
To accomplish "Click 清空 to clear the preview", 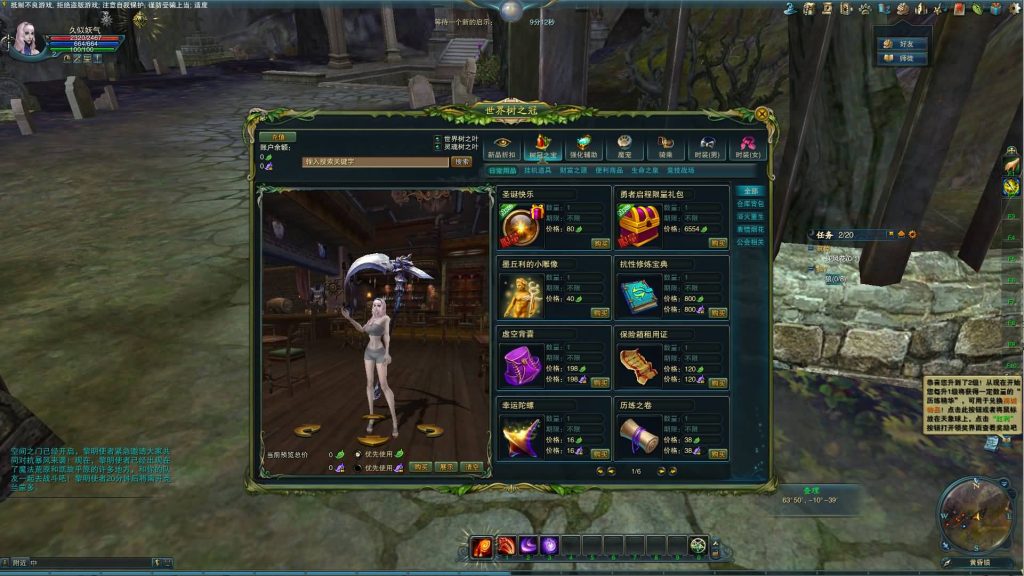I will (472, 467).
